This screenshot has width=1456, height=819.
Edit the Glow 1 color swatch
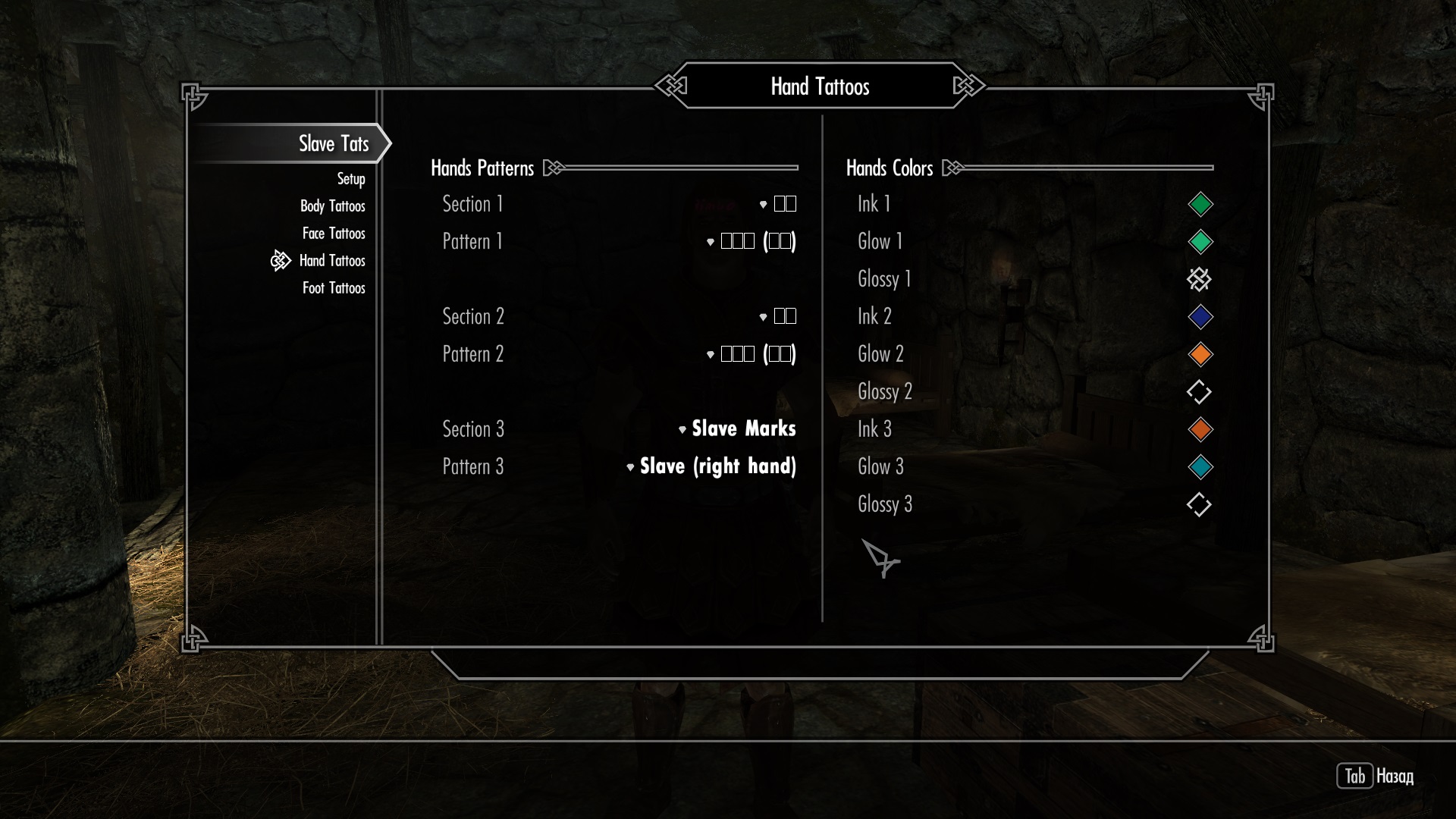point(1200,242)
